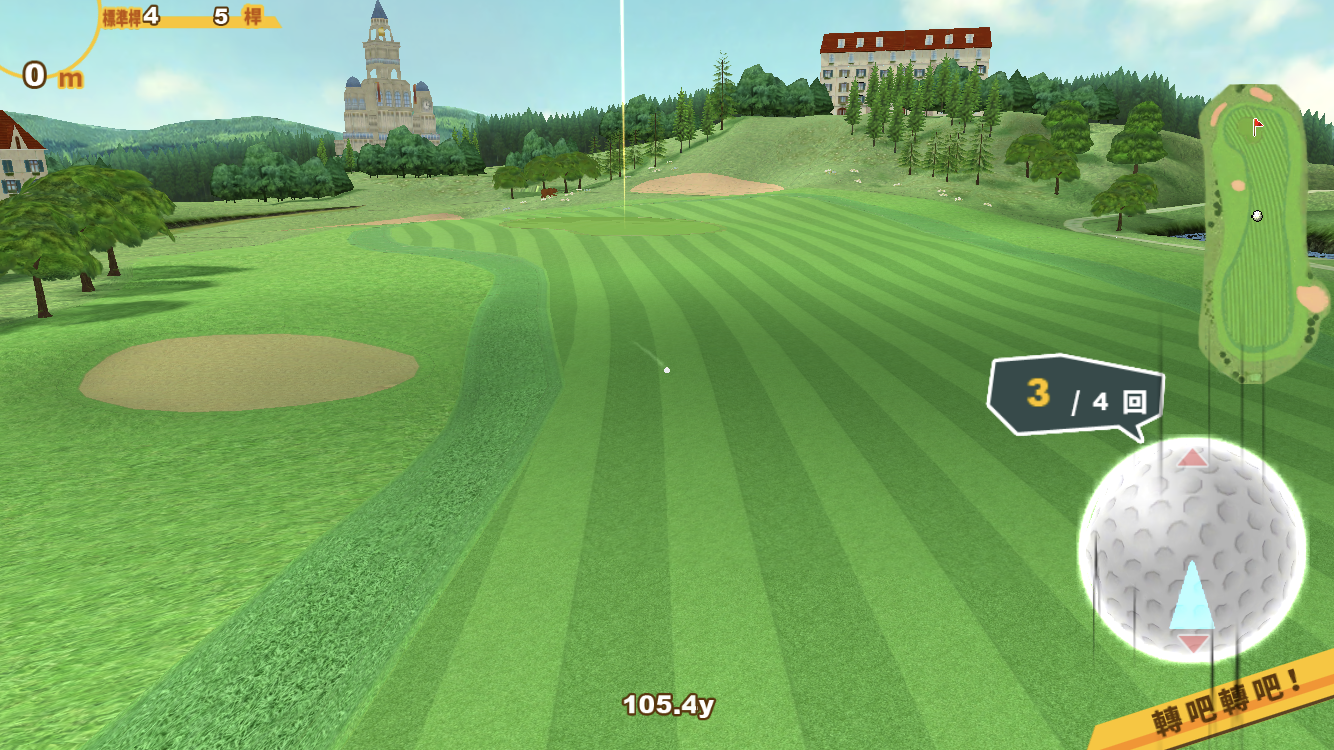Viewport: 1334px width, 750px height.
Task: Tap the downward red arrow on the ball
Action: tap(1193, 643)
